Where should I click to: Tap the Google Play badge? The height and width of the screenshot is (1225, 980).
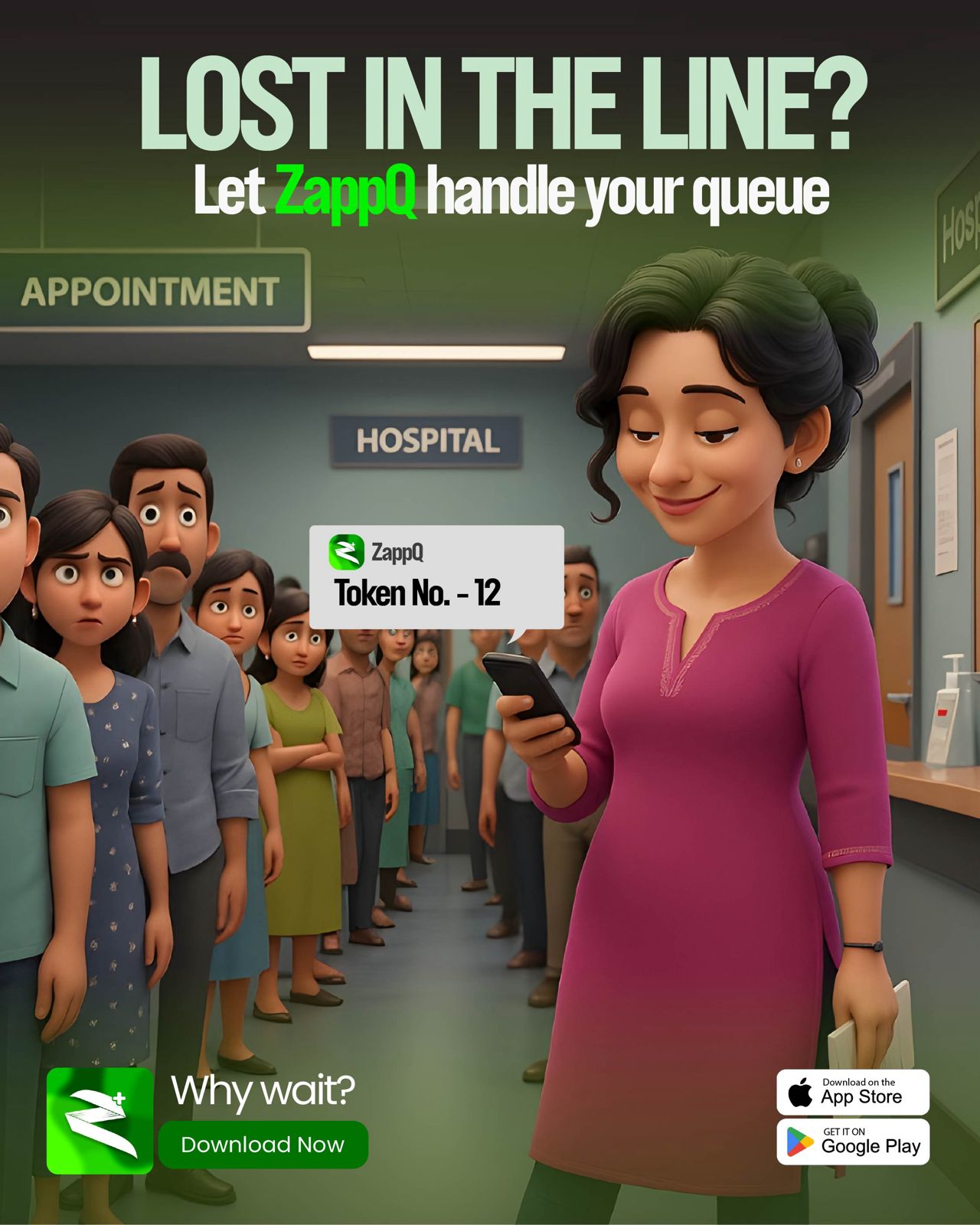853,1142
